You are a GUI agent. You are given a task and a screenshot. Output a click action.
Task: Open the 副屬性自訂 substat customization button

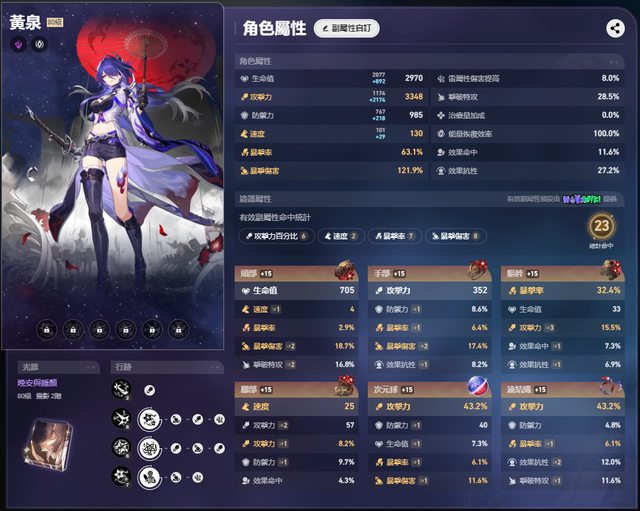(x=346, y=29)
